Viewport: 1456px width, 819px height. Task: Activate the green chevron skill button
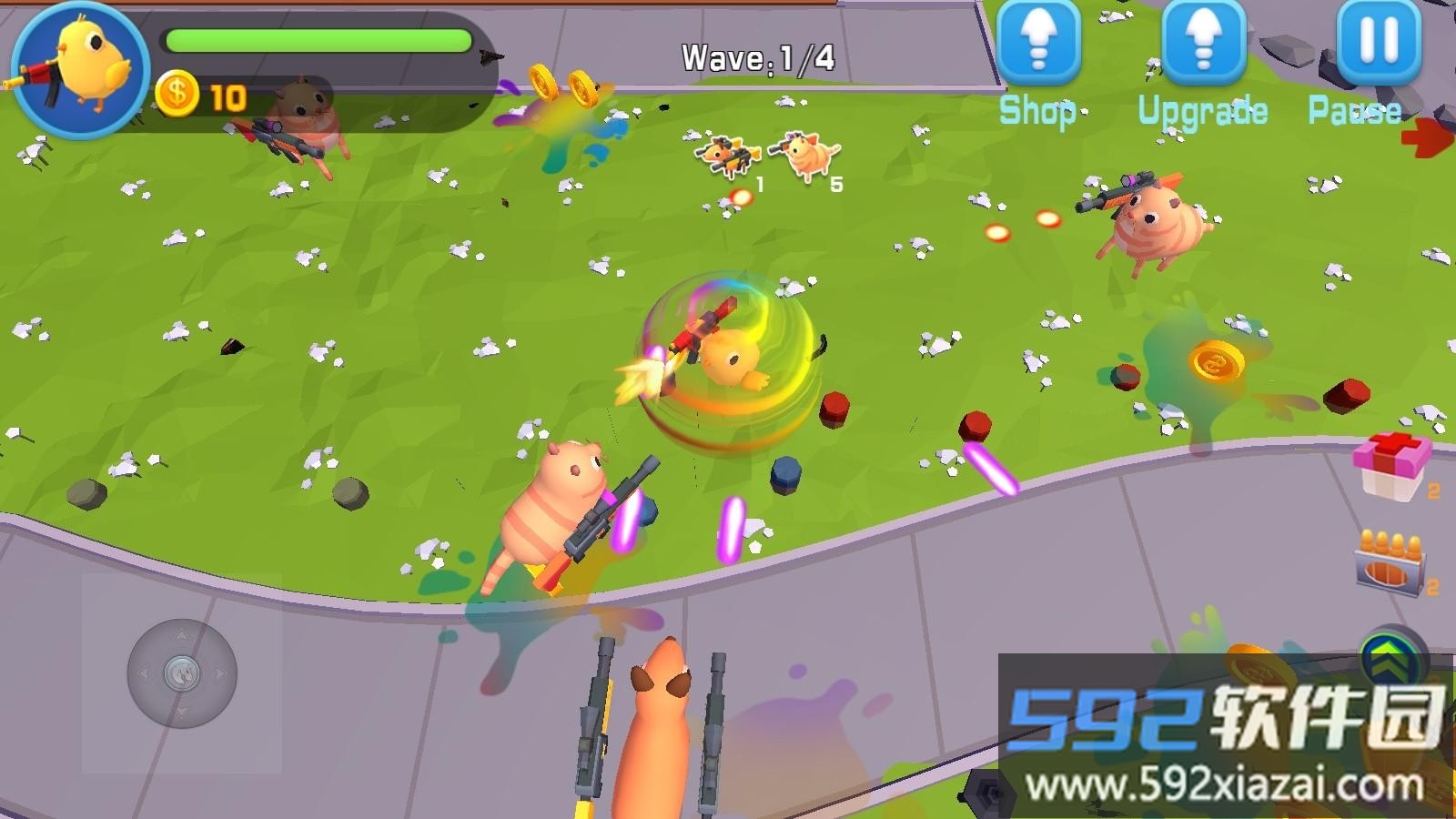(x=1391, y=657)
